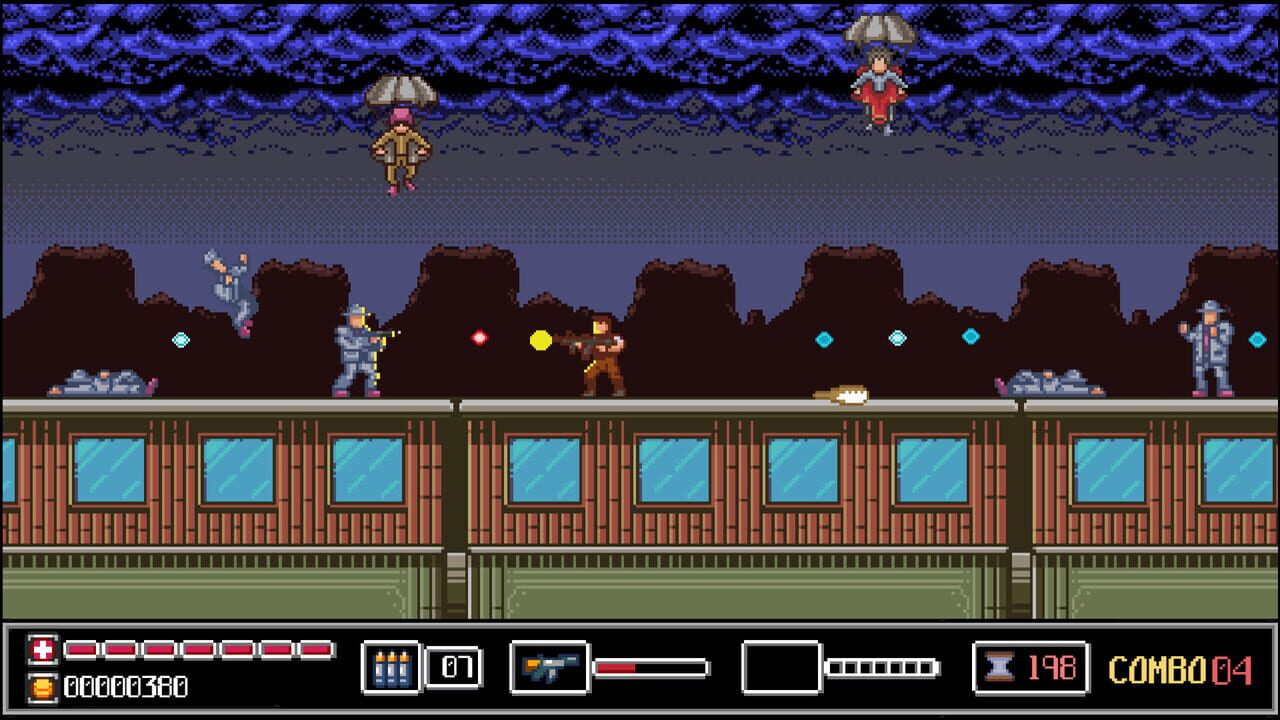This screenshot has height=720, width=1280.
Task: Select the red diamond projectile icon
Action: point(478,337)
